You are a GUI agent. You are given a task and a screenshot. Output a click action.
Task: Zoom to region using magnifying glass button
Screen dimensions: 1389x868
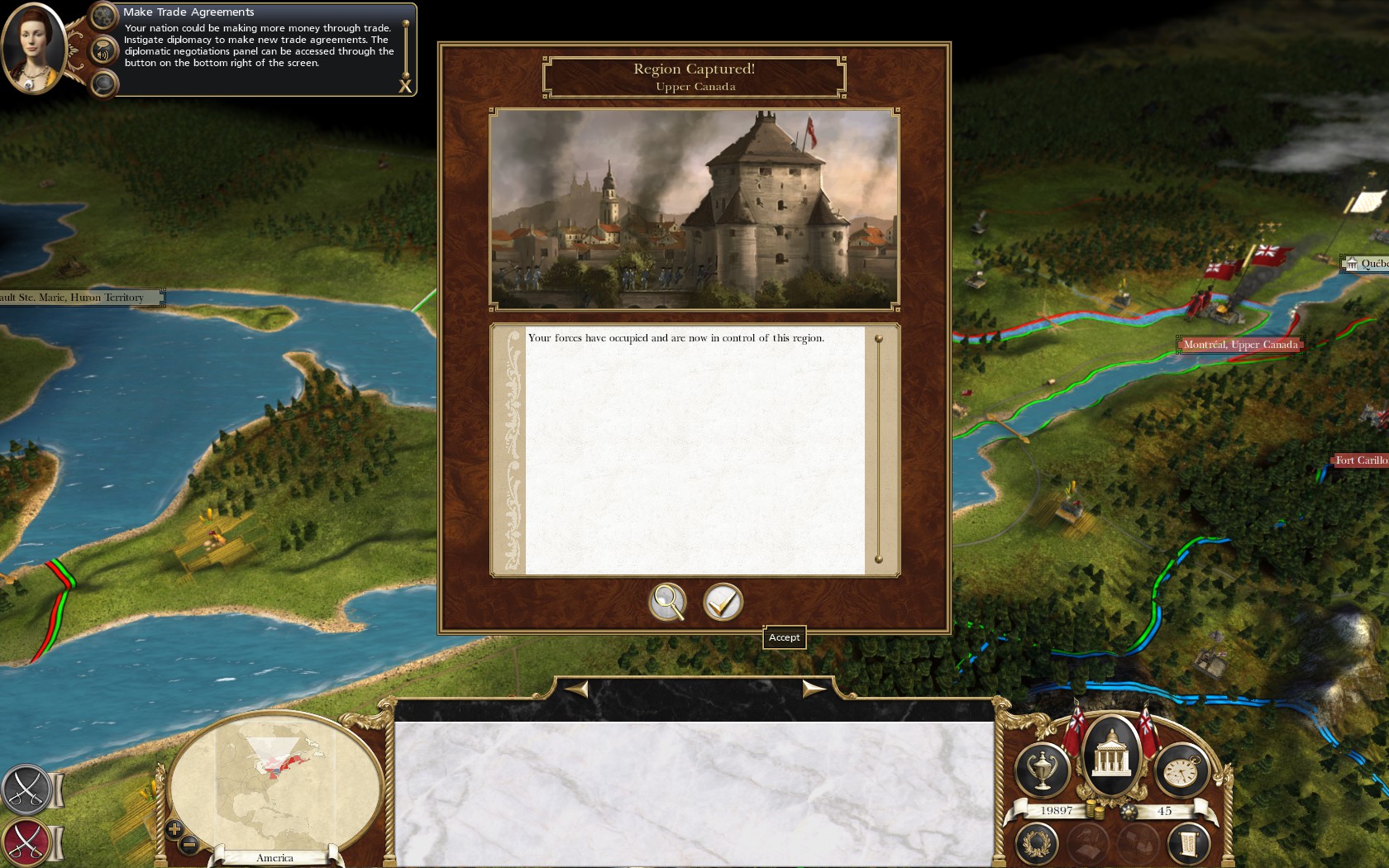(x=667, y=602)
